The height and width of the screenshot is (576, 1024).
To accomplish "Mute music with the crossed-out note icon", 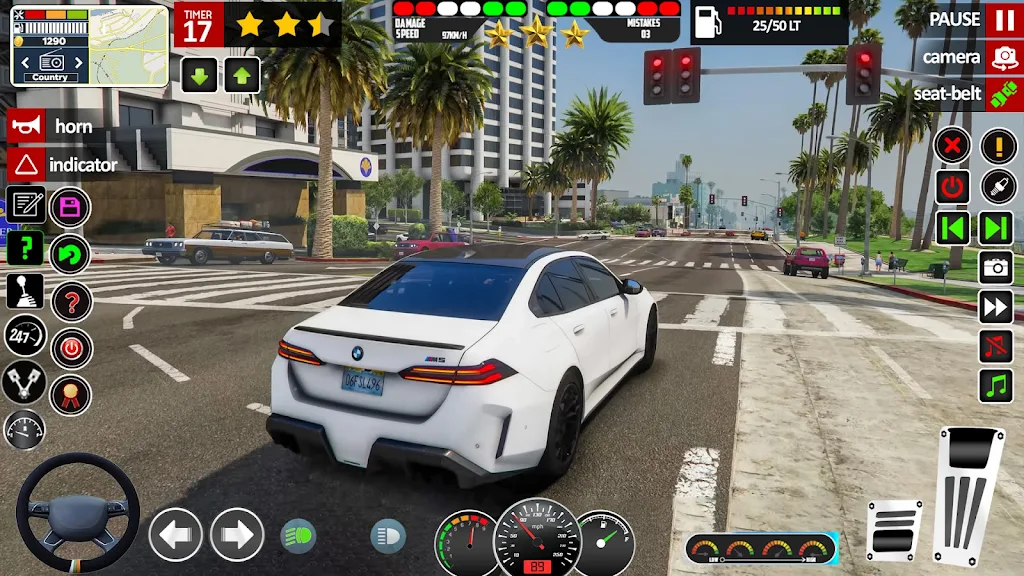I will coord(996,347).
